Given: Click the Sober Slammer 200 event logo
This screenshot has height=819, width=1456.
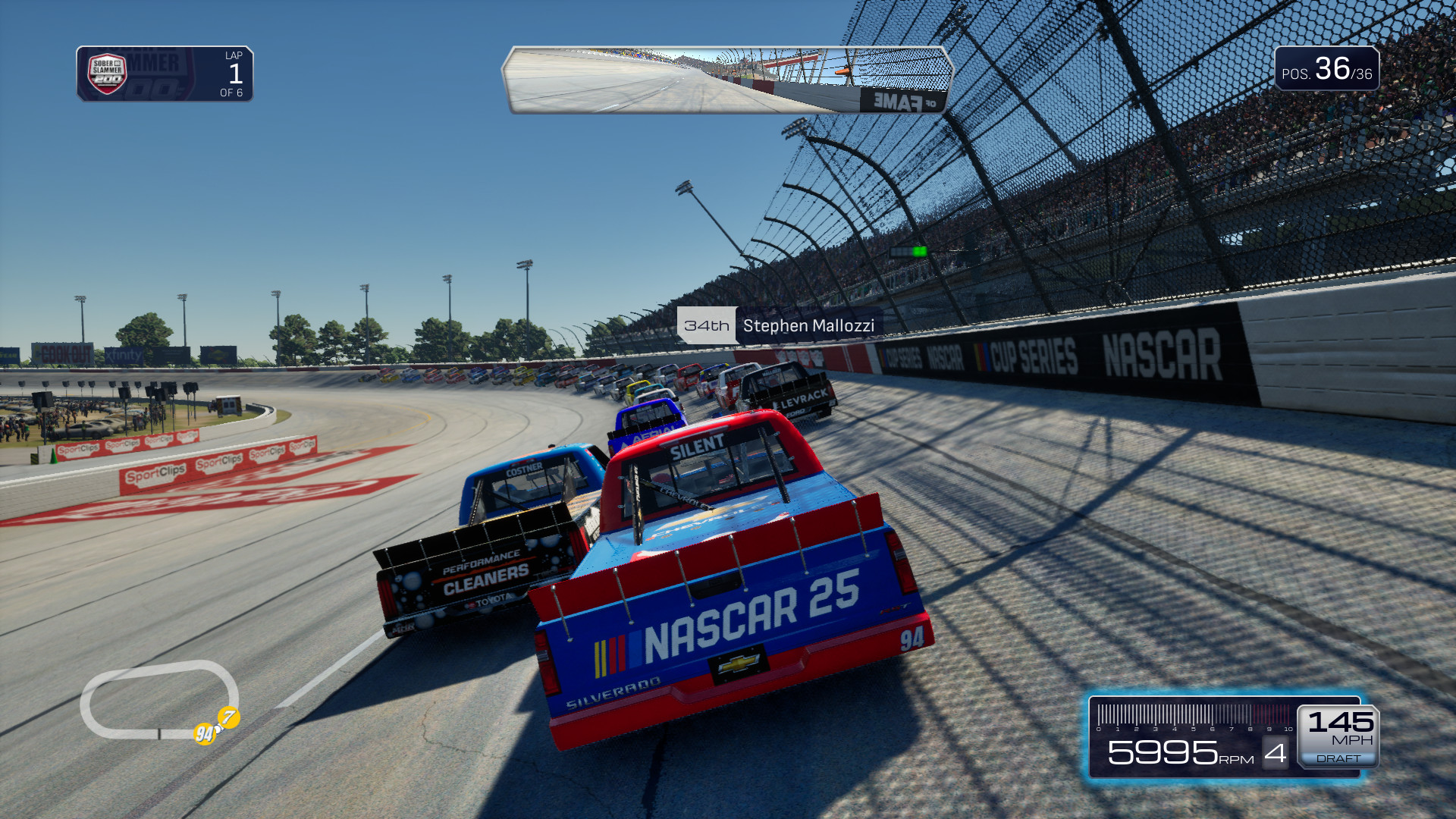Looking at the screenshot, I should click(x=107, y=74).
